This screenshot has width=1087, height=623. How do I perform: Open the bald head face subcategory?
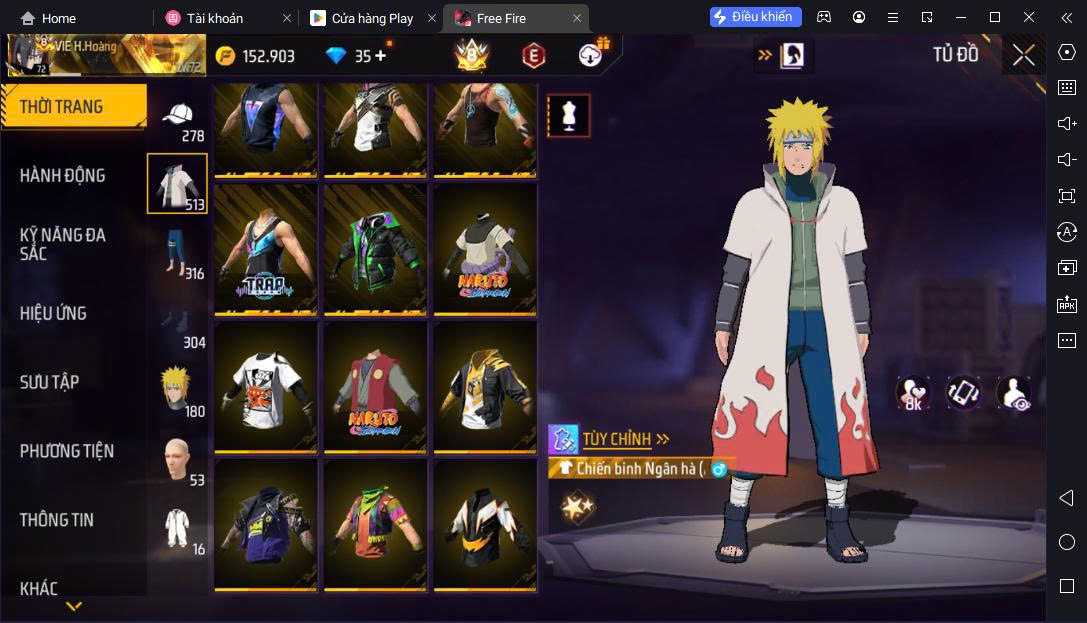(x=177, y=458)
